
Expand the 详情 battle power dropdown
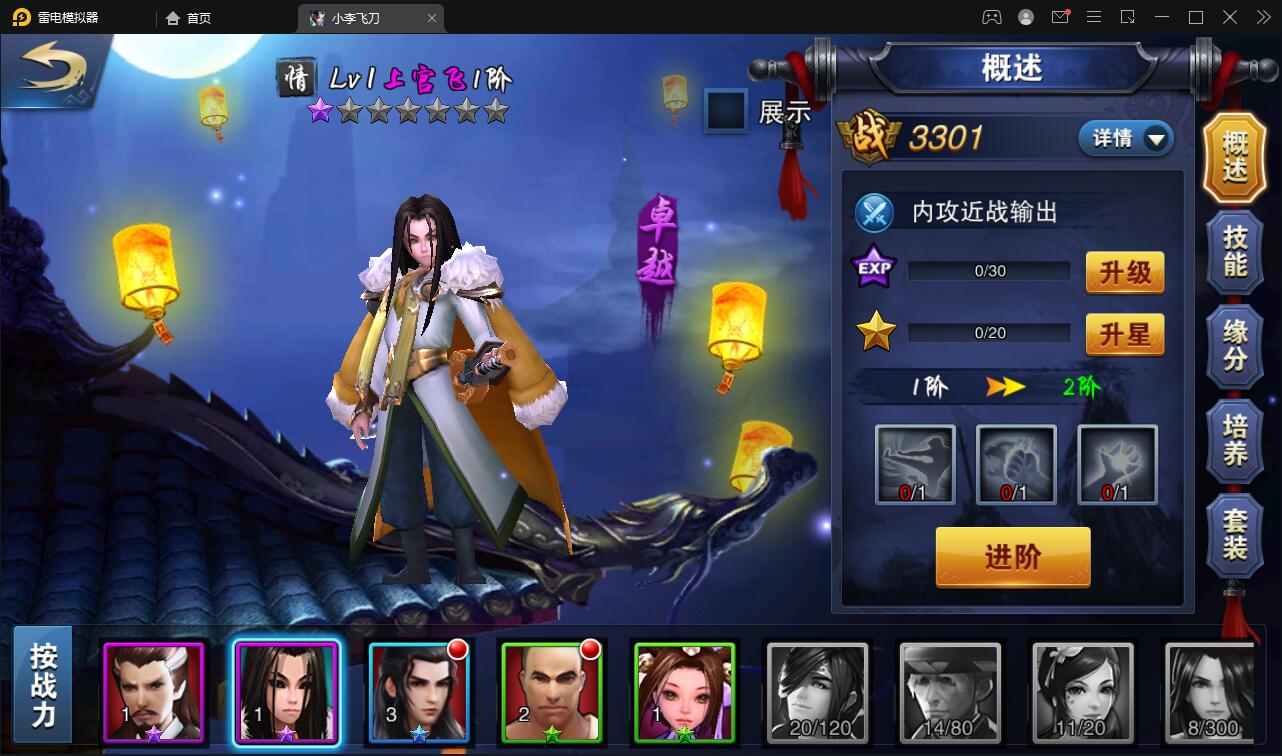pos(1124,139)
